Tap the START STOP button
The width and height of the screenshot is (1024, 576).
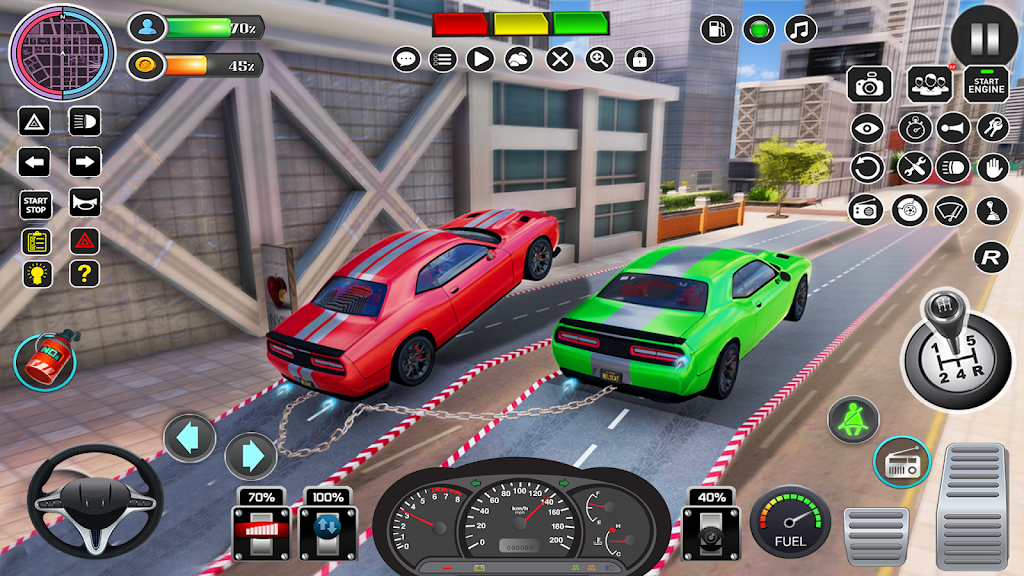(x=34, y=204)
